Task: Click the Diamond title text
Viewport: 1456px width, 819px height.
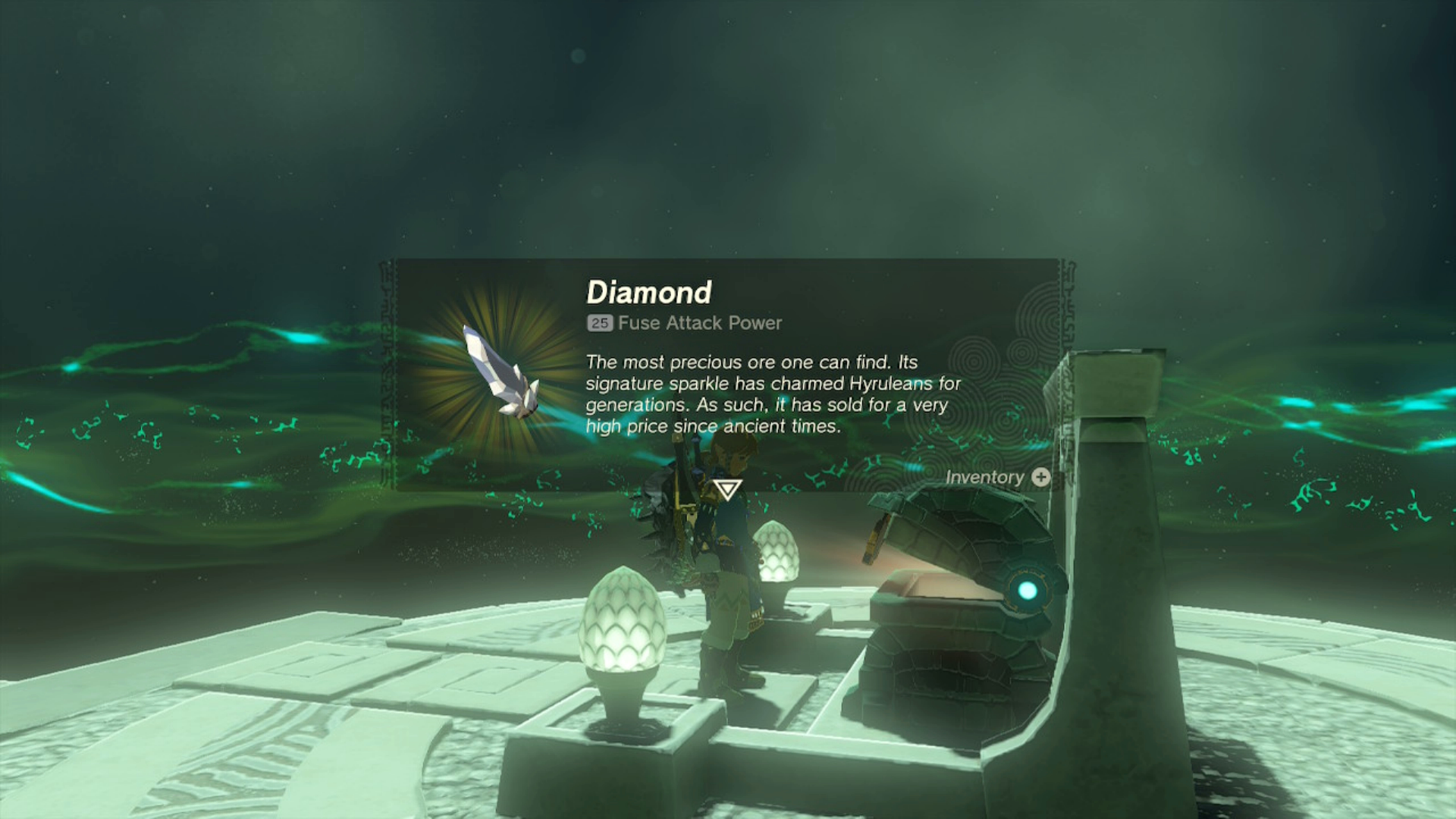Action: (x=648, y=290)
